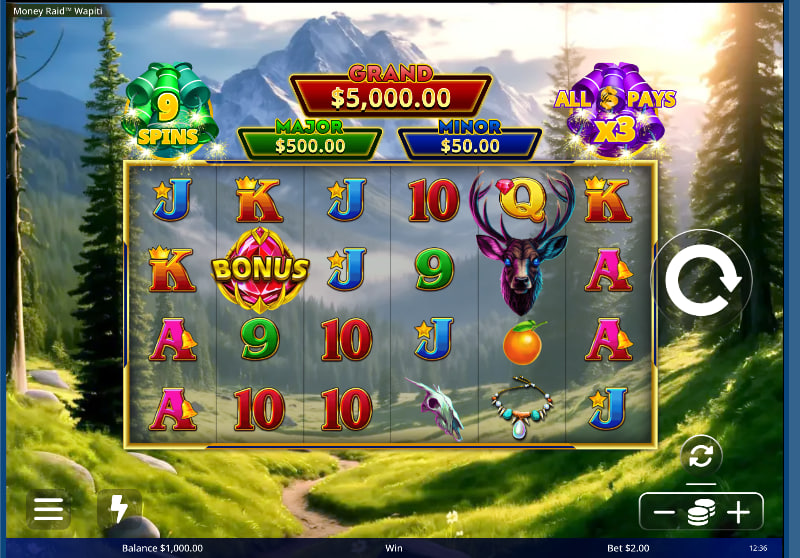Image resolution: width=800 pixels, height=558 pixels.
Task: Open bet options via the coin stack
Action: click(701, 513)
